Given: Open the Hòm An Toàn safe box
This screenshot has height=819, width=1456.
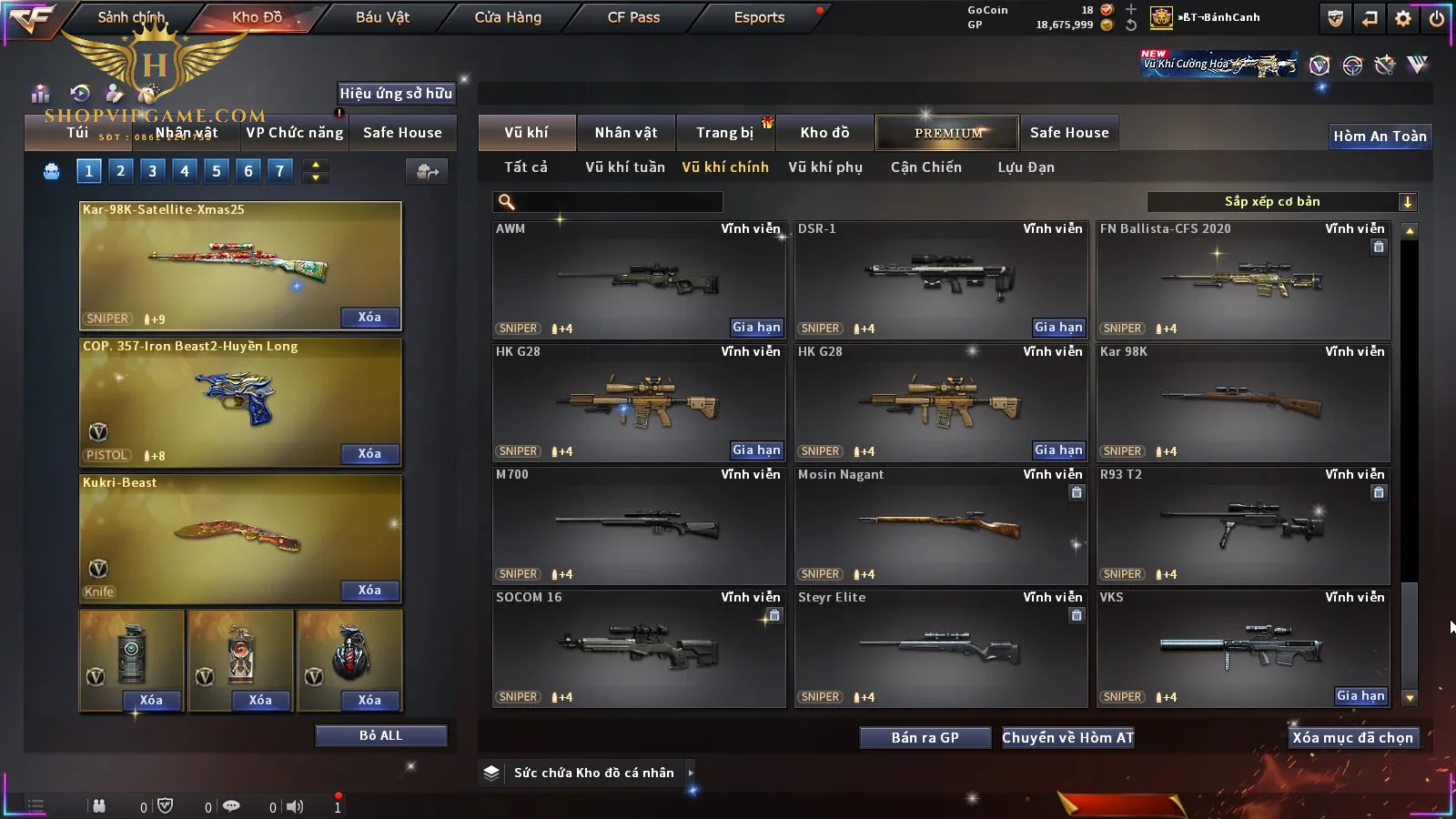Looking at the screenshot, I should [1380, 136].
